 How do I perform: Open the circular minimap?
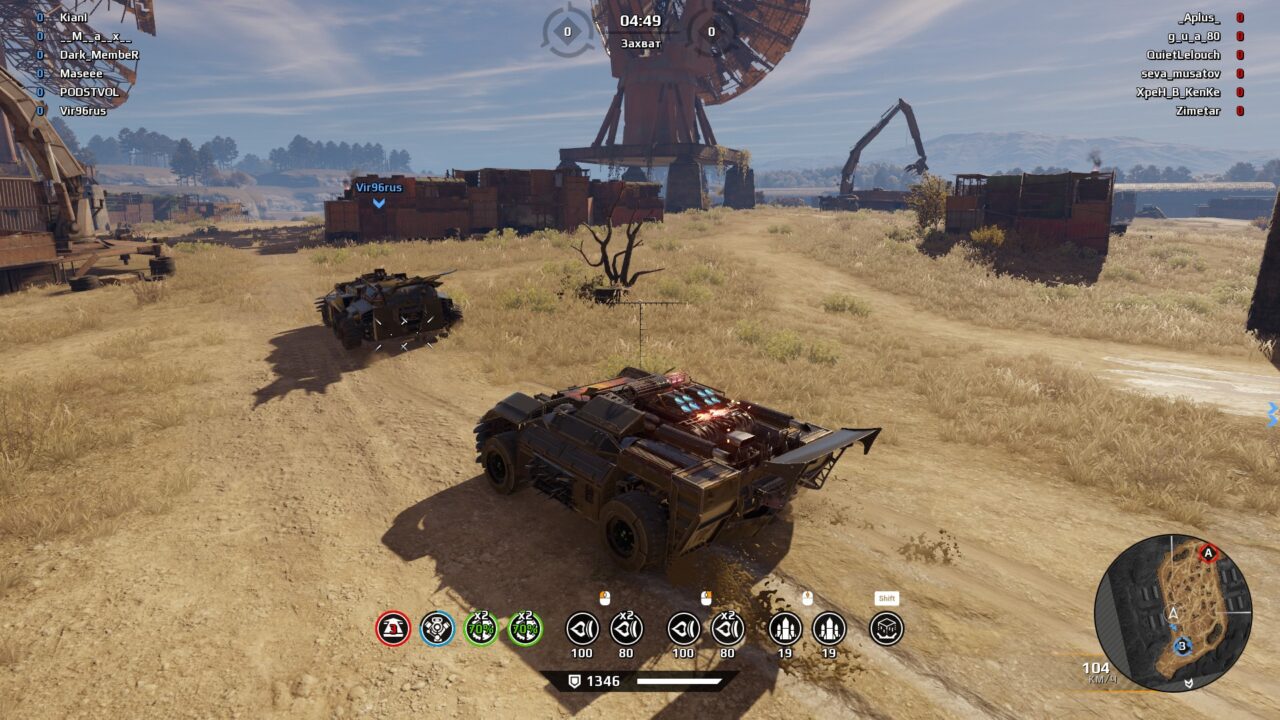pos(1172,612)
